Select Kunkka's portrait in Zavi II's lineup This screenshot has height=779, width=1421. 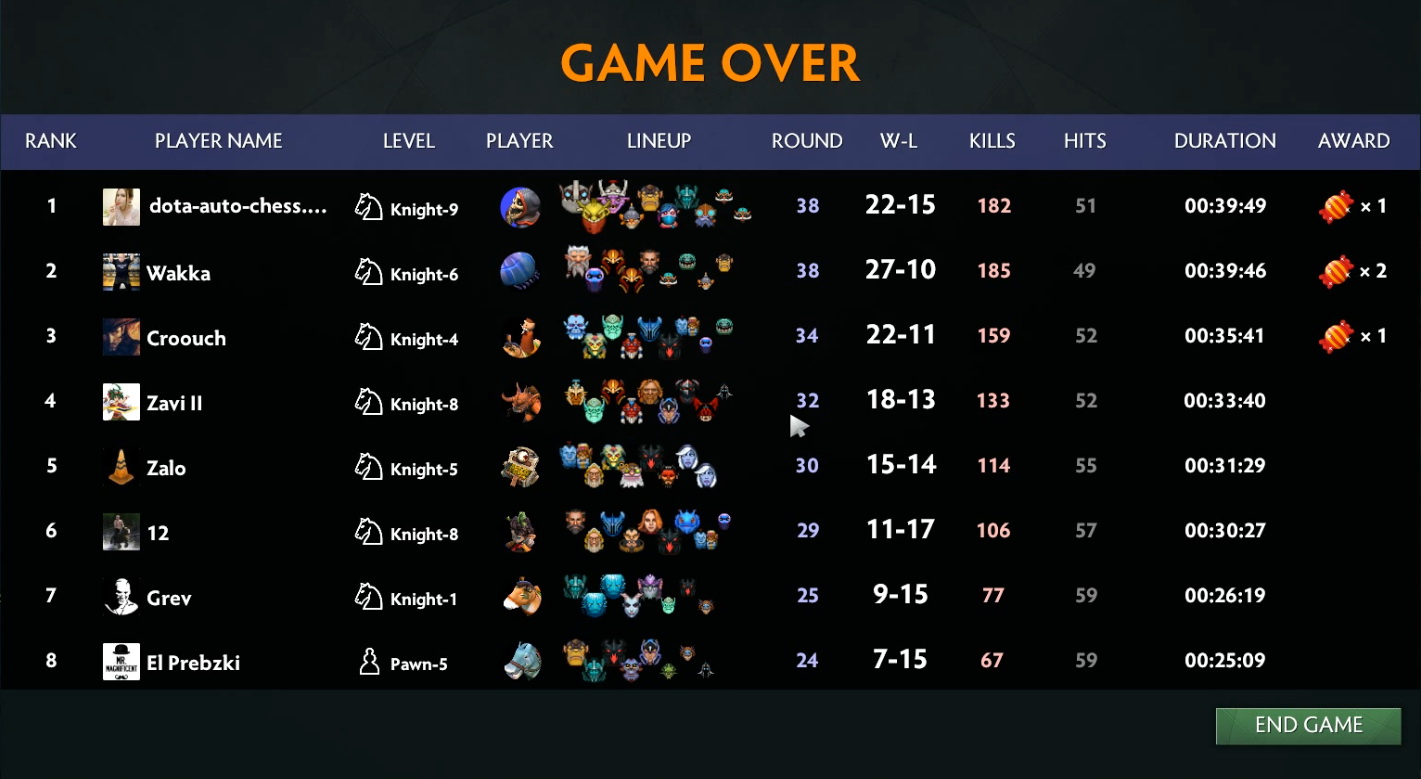pos(650,390)
